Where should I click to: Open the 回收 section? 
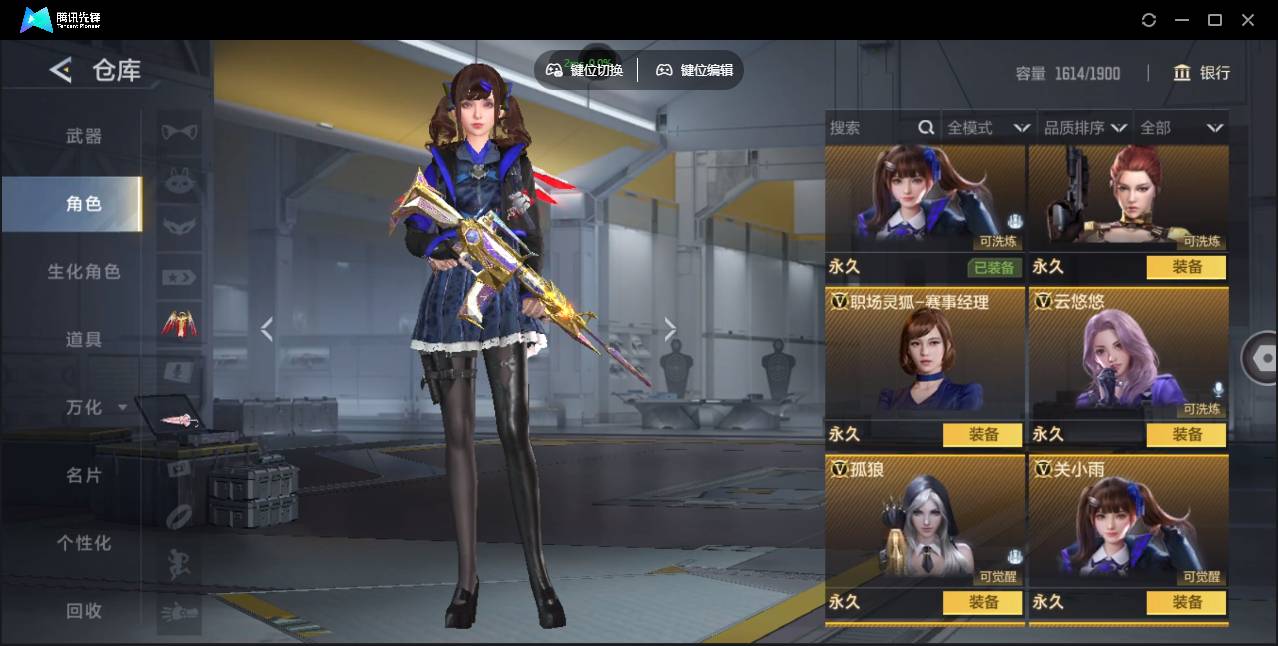pyautogui.click(x=84, y=611)
